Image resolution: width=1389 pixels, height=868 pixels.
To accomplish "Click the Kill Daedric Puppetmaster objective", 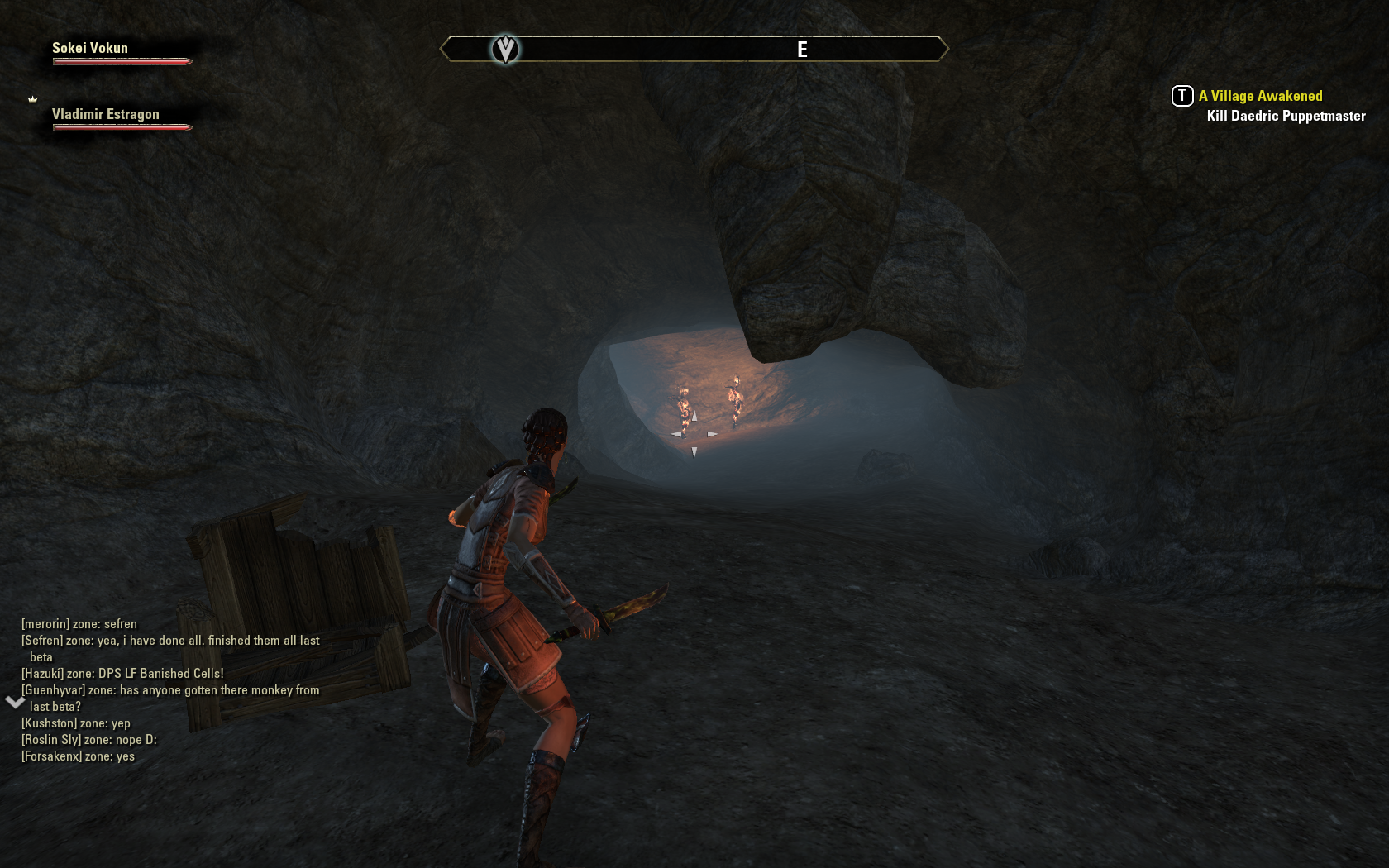I will [1286, 116].
